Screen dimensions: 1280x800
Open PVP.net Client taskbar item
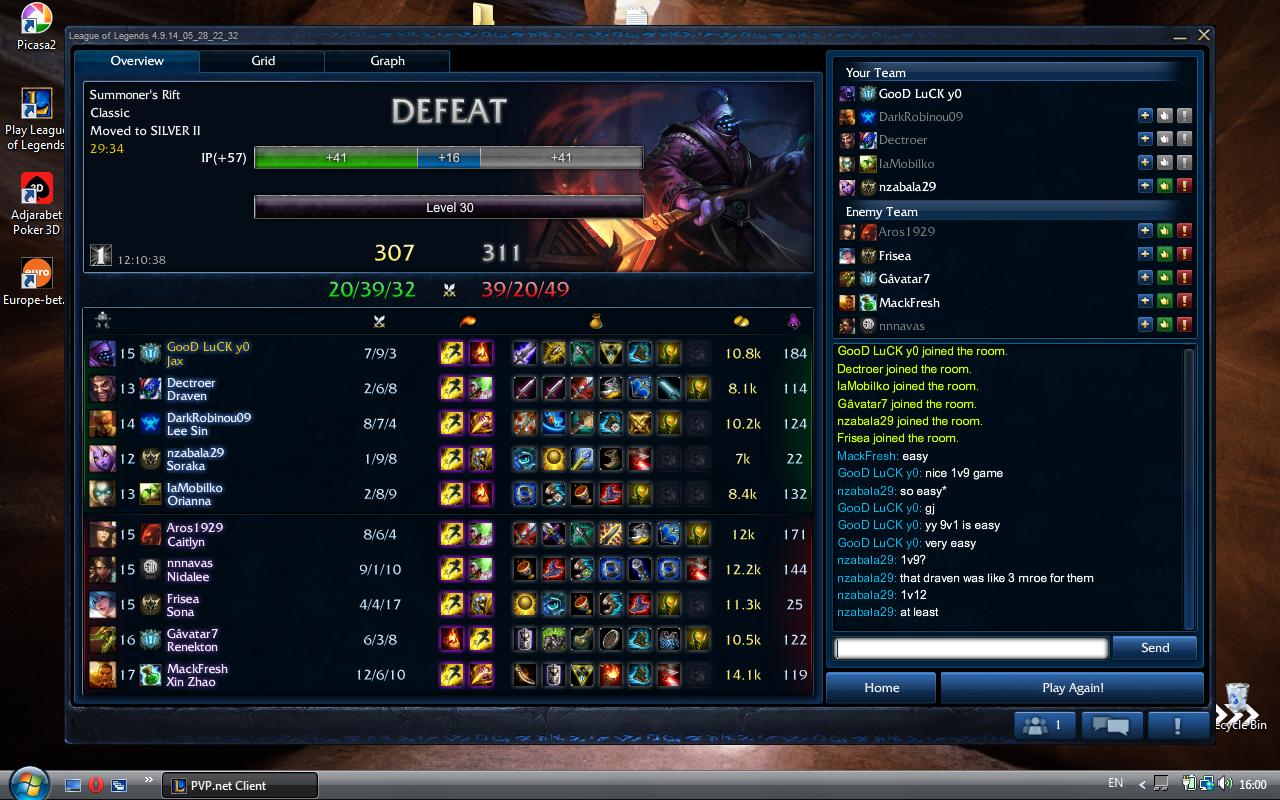[240, 785]
